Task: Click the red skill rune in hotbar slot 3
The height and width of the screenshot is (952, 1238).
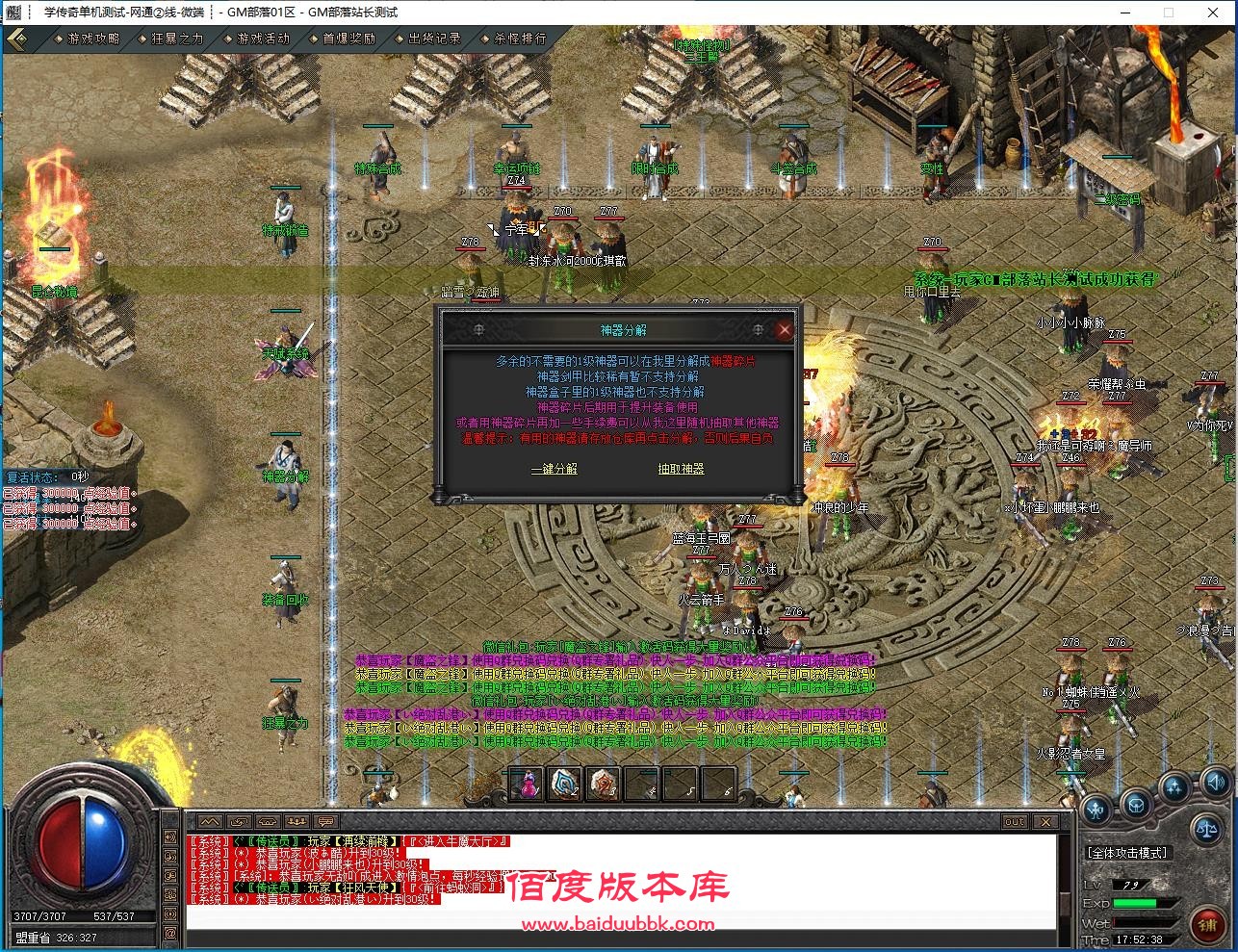Action: 603,784
